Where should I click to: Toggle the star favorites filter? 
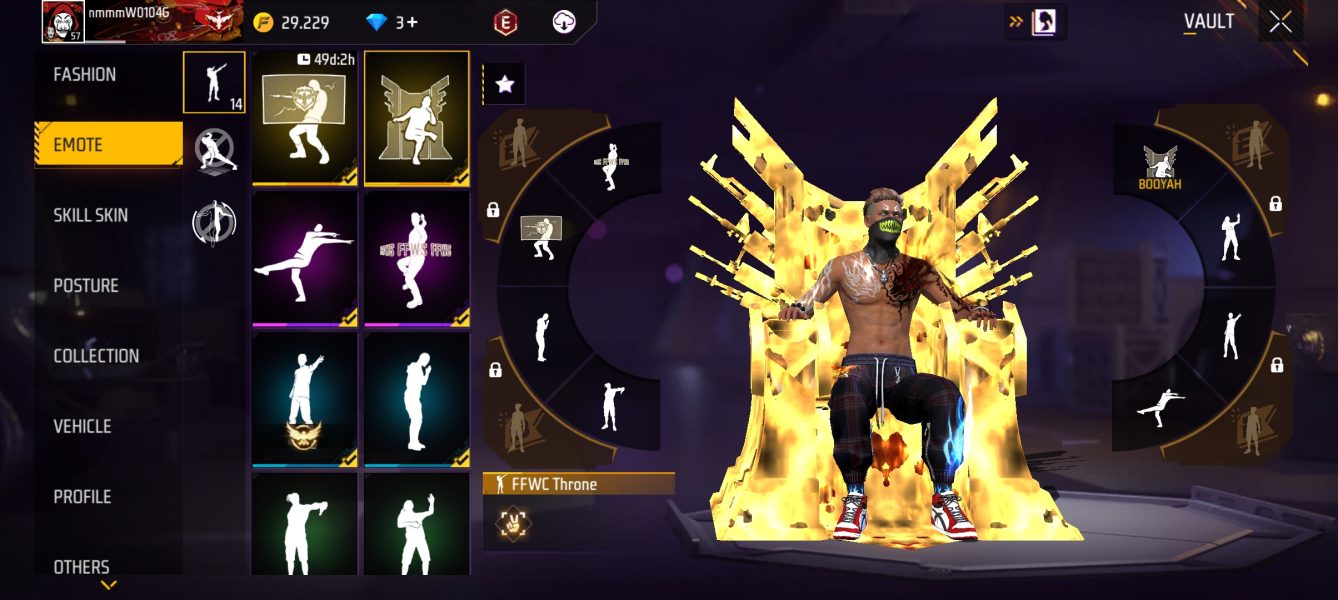tap(504, 85)
